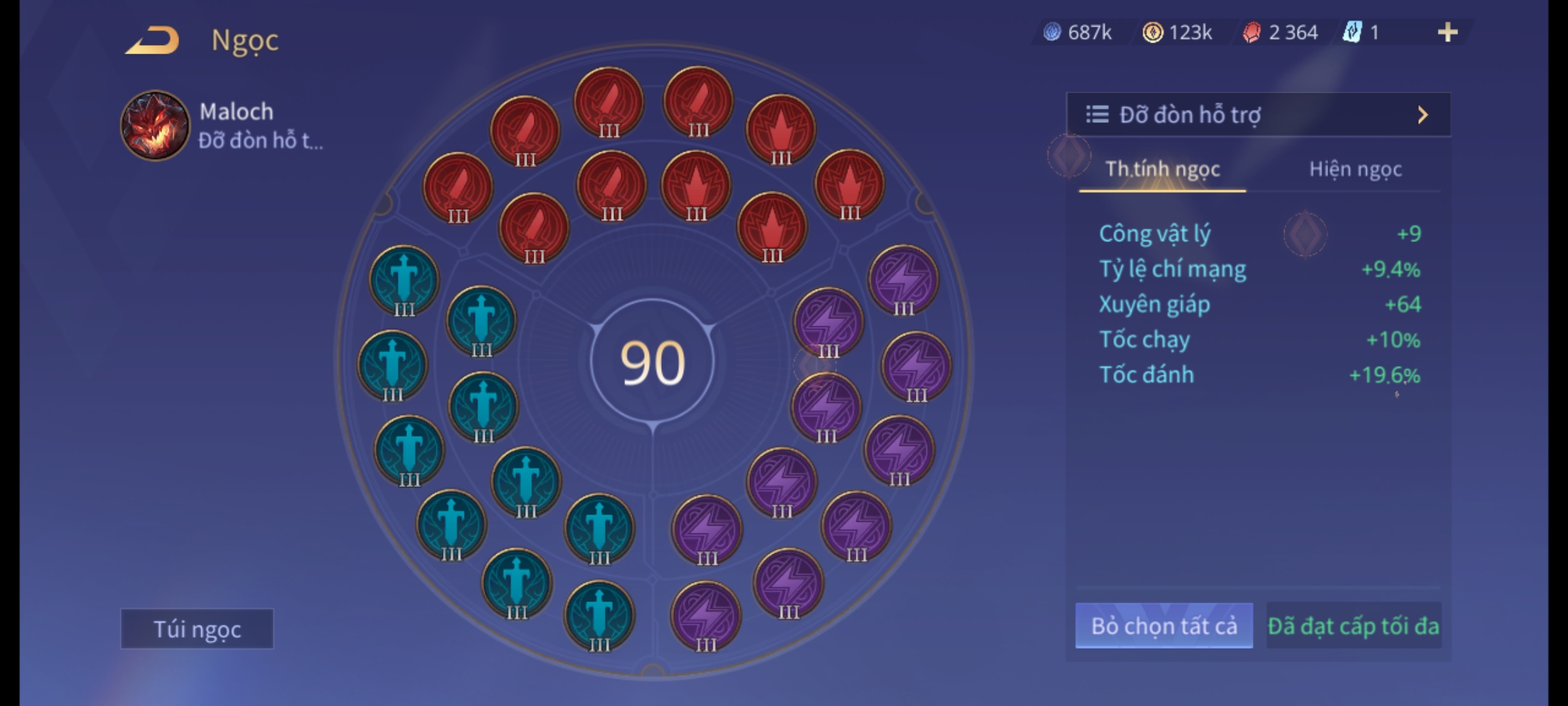This screenshot has width=1568, height=706.
Task: Switch to the Hiện ngọc tab
Action: click(x=1355, y=169)
